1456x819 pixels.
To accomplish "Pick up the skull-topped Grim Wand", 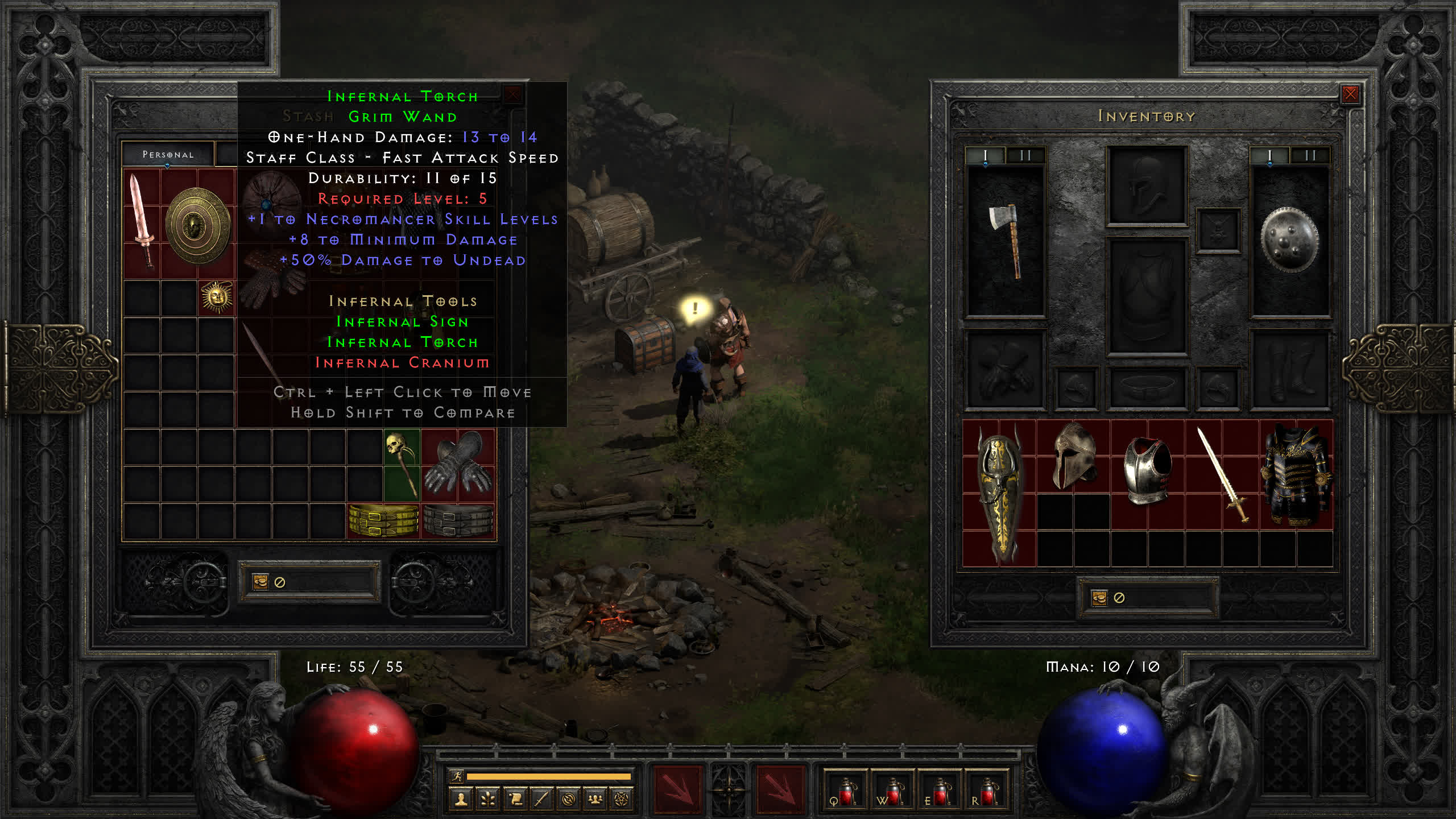I will [402, 465].
